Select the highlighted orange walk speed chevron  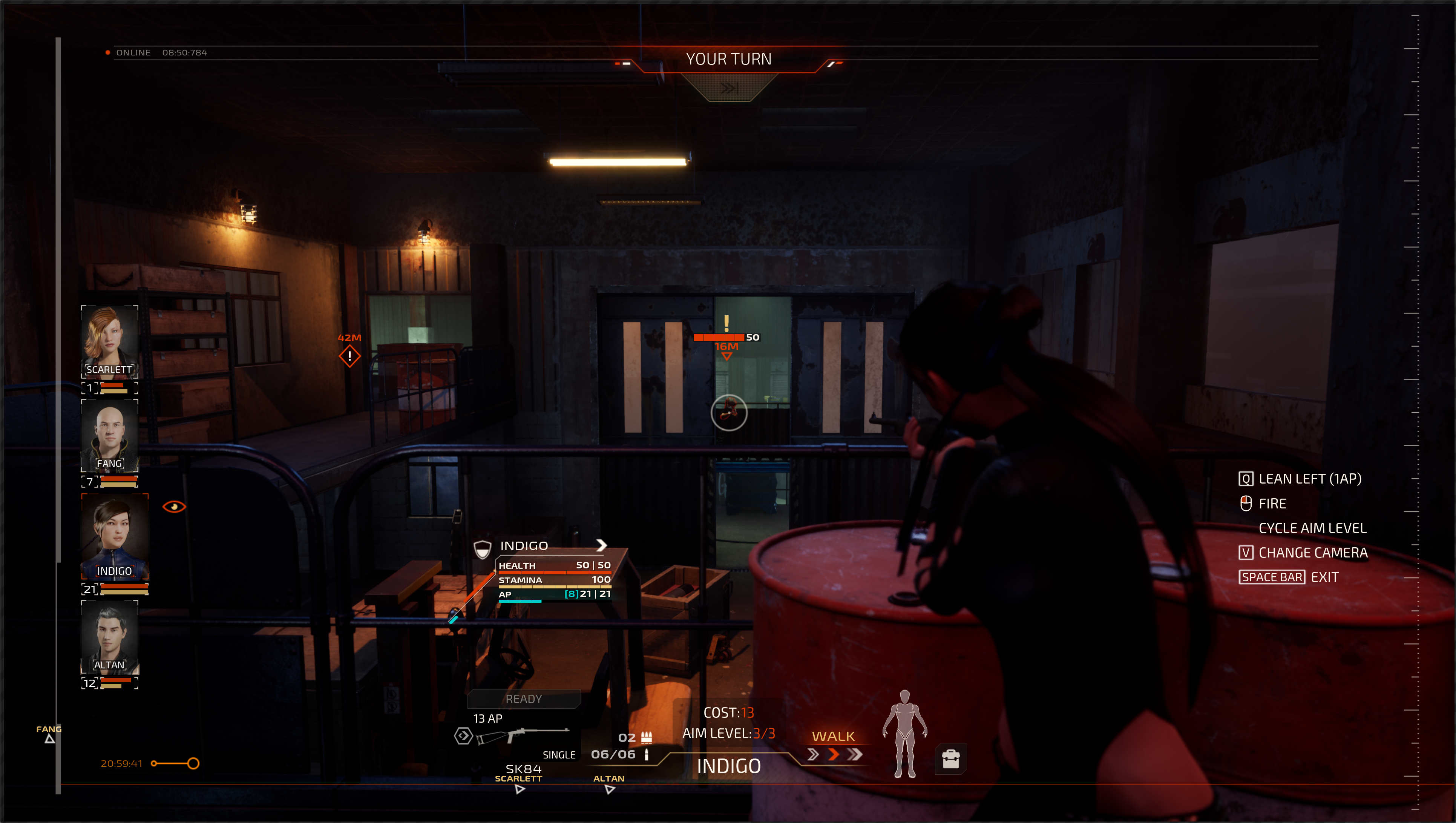[833, 754]
